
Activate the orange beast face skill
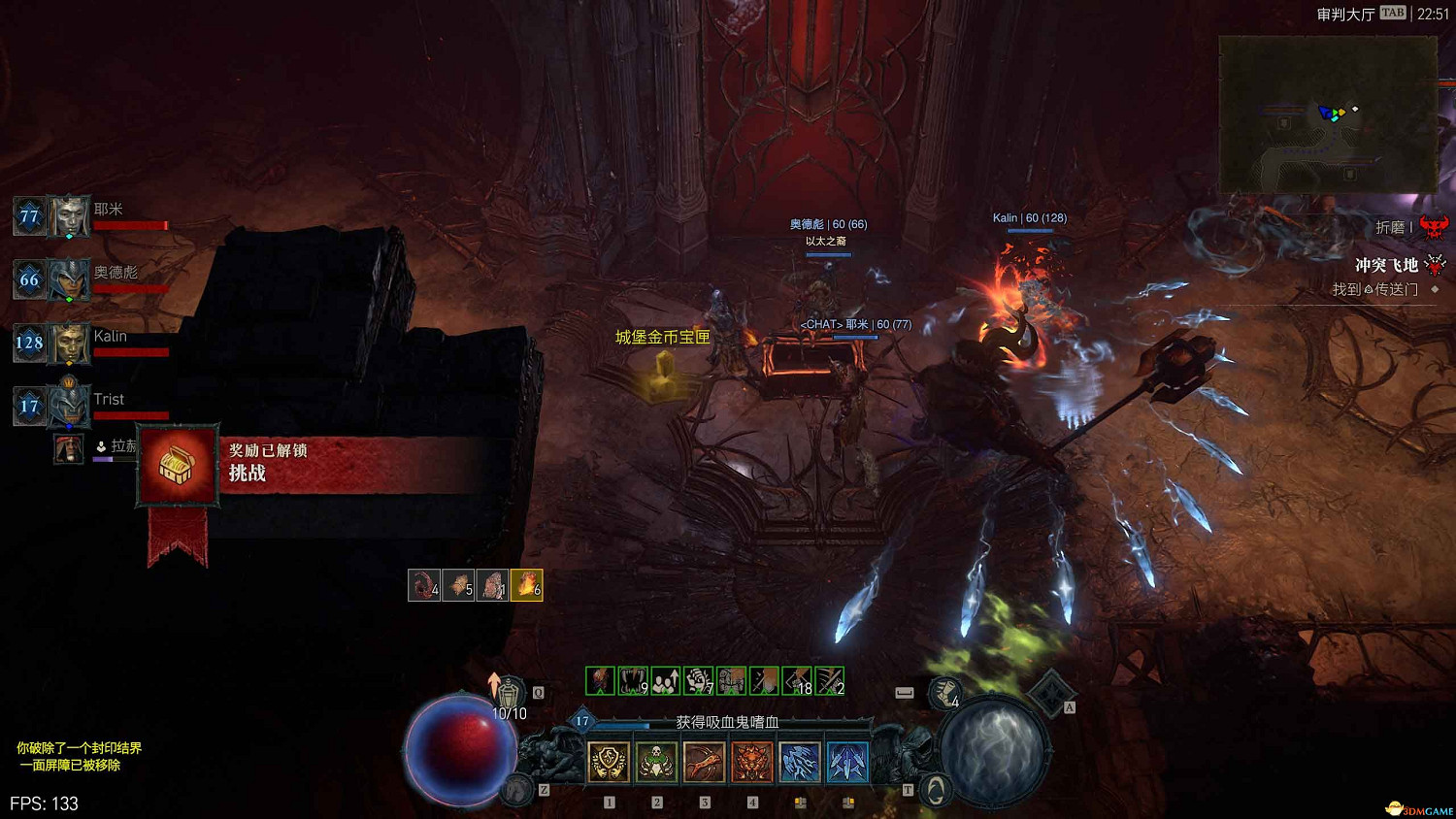751,763
